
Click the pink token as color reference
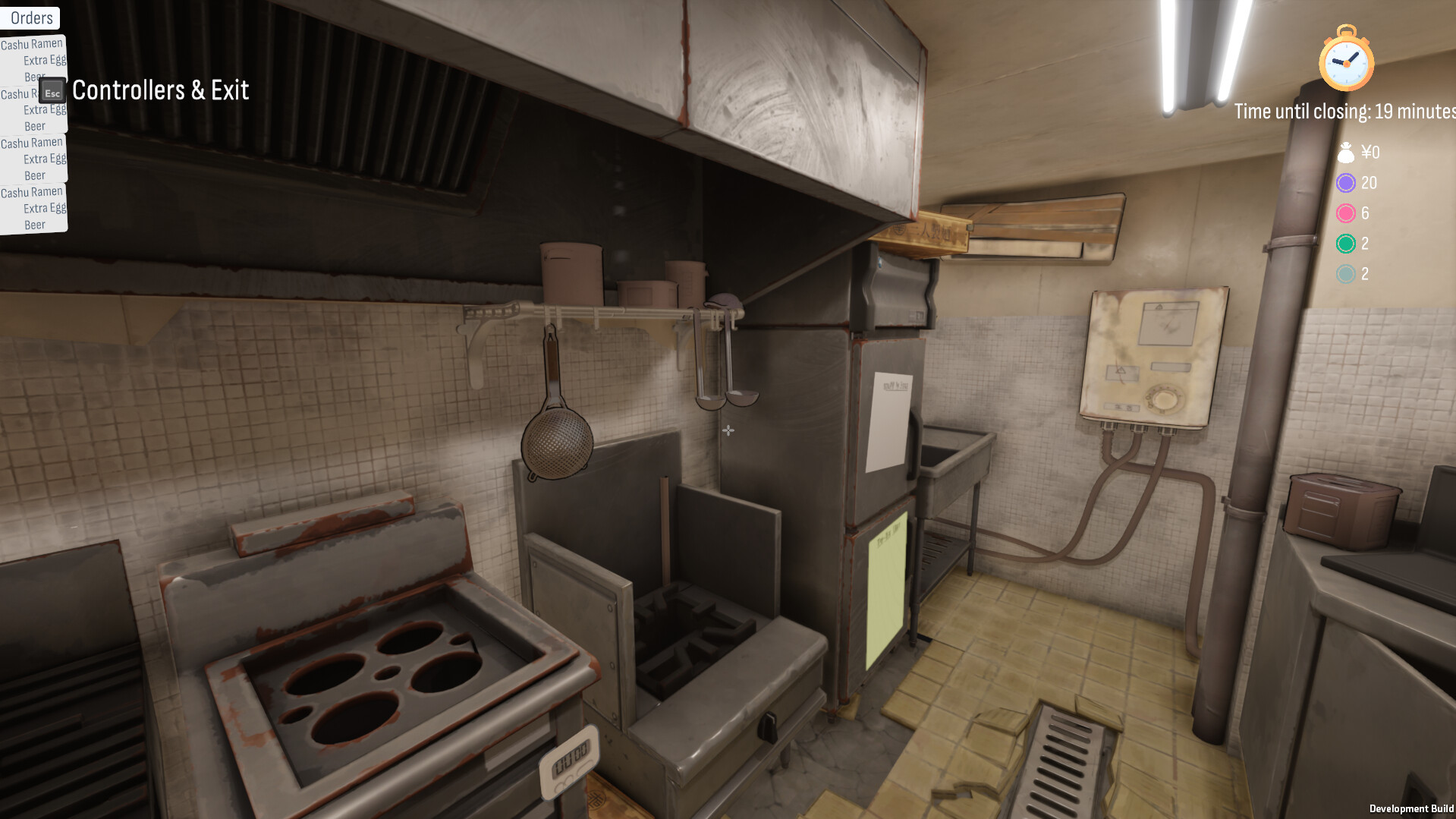(1346, 214)
